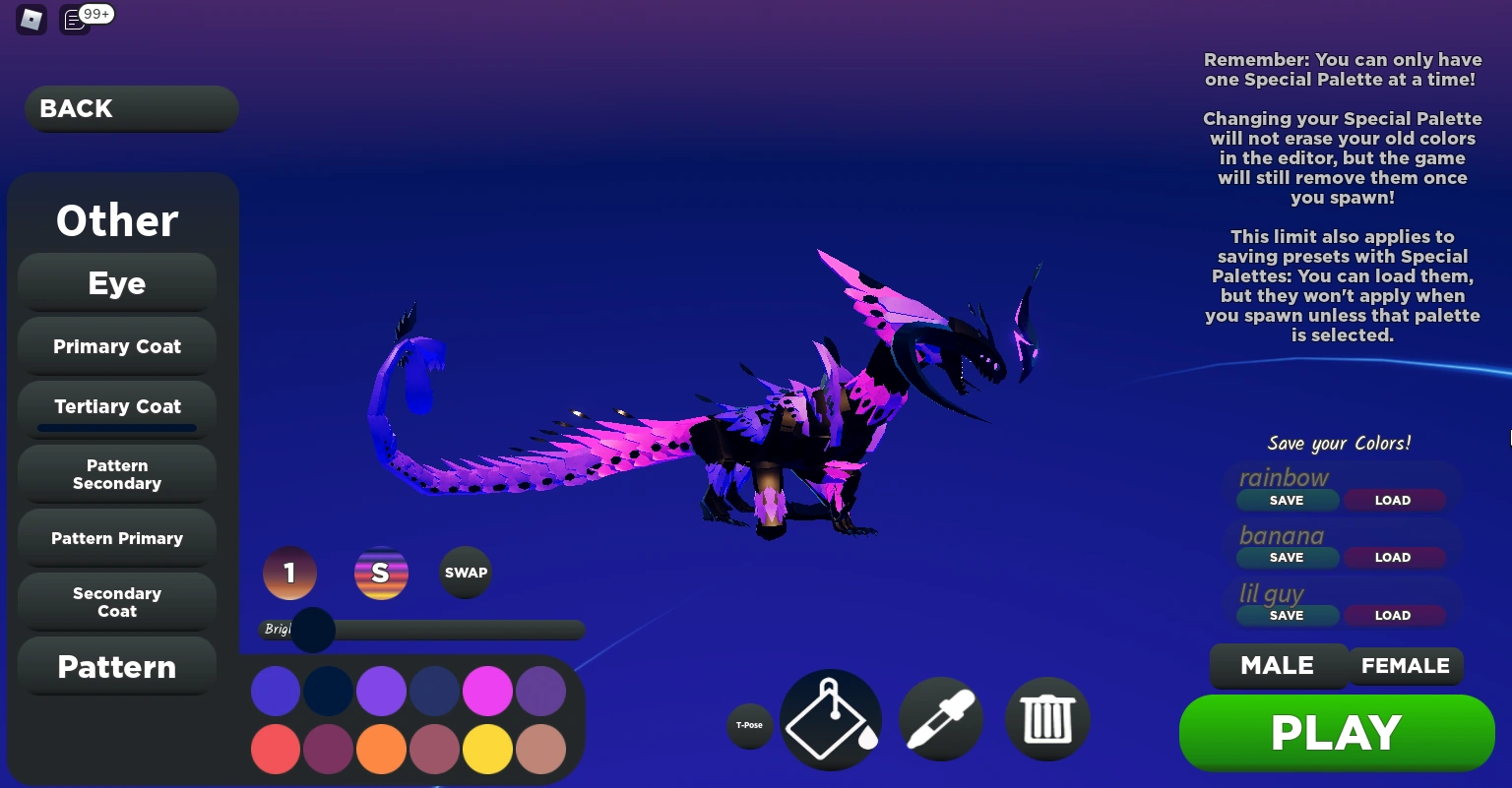Viewport: 1512px width, 788px height.
Task: Switch to the Pattern category
Action: point(116,667)
